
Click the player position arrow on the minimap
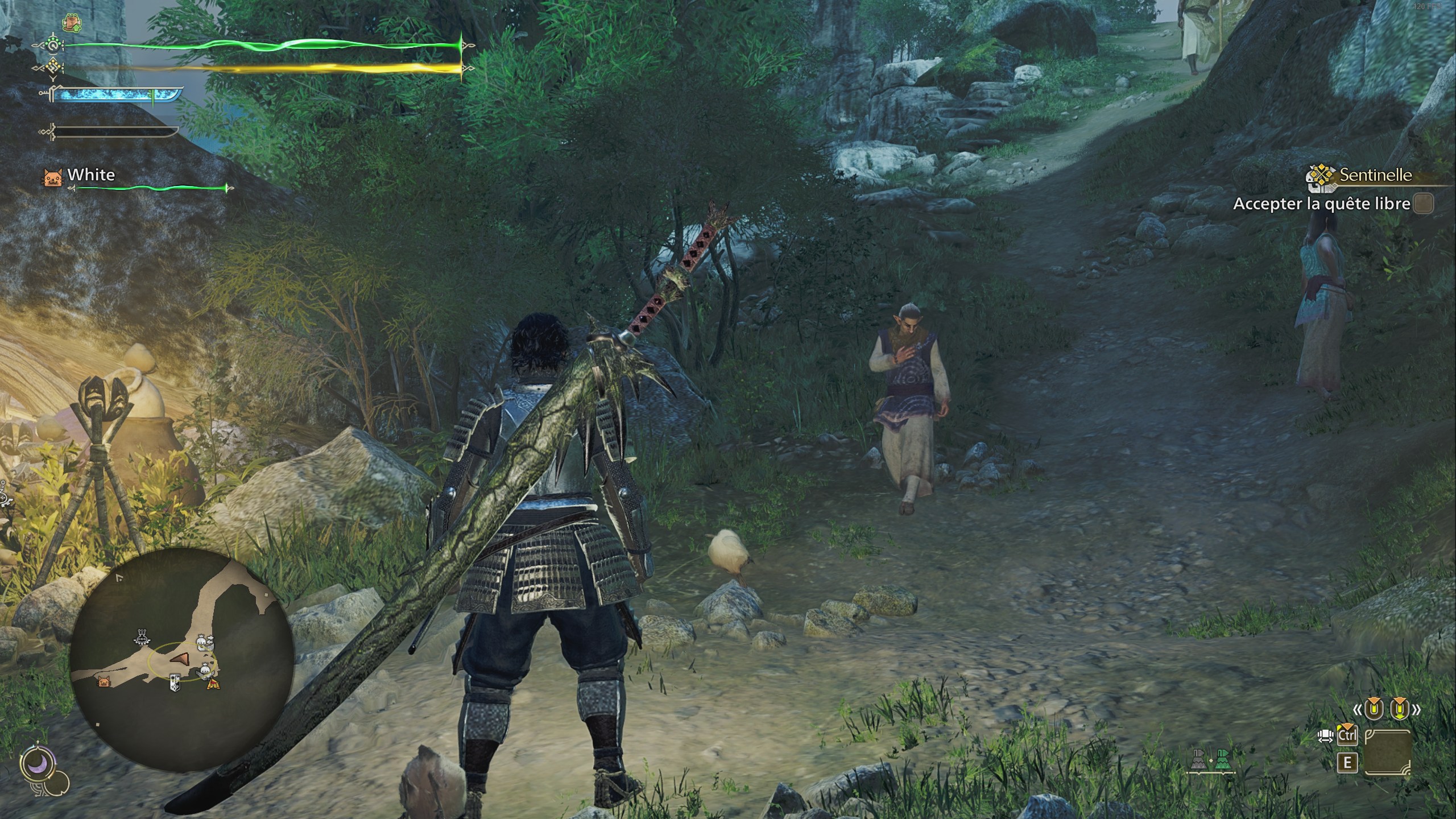click(x=181, y=659)
